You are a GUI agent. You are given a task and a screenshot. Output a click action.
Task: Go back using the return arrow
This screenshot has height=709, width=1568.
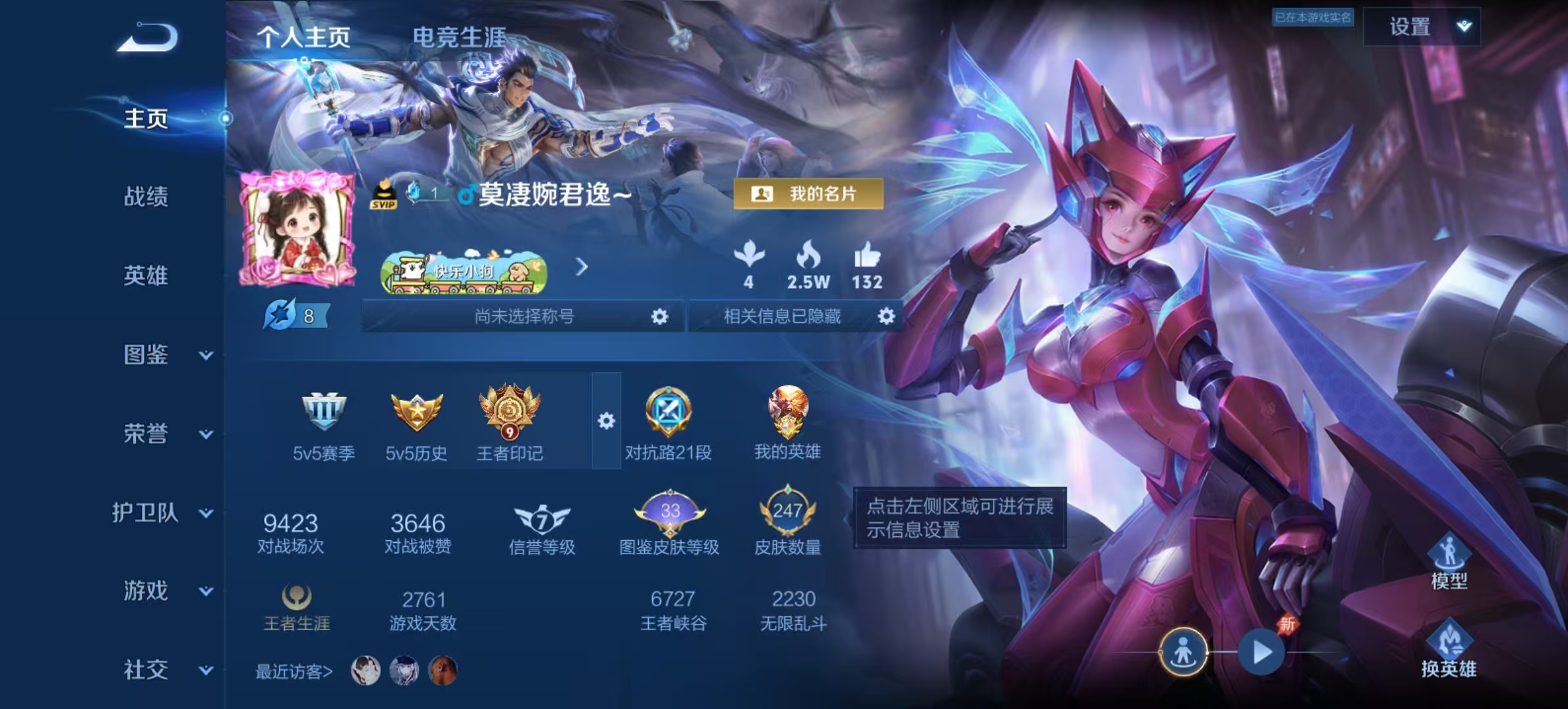148,37
